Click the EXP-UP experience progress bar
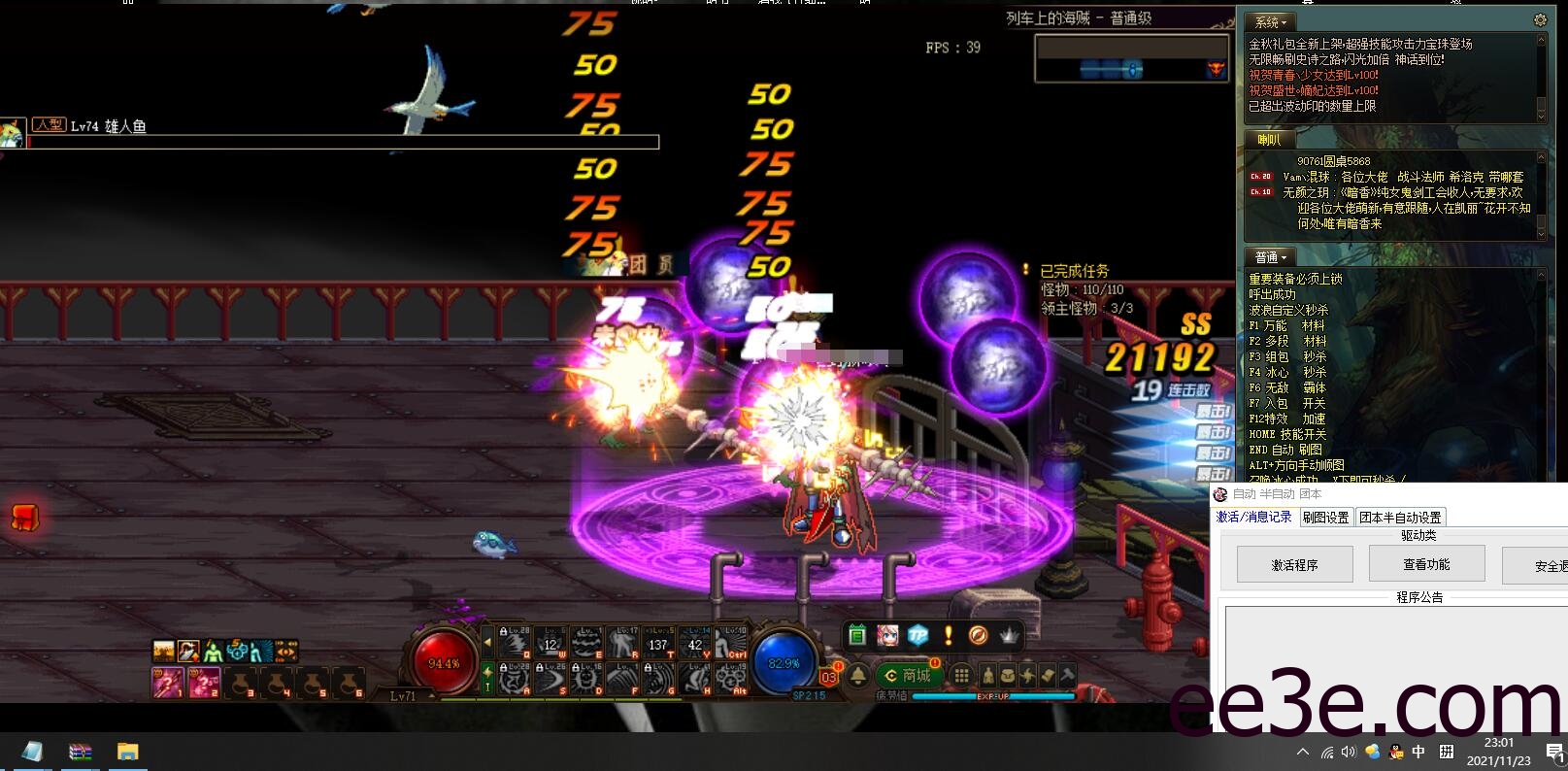This screenshot has width=1568, height=771. [x=992, y=695]
